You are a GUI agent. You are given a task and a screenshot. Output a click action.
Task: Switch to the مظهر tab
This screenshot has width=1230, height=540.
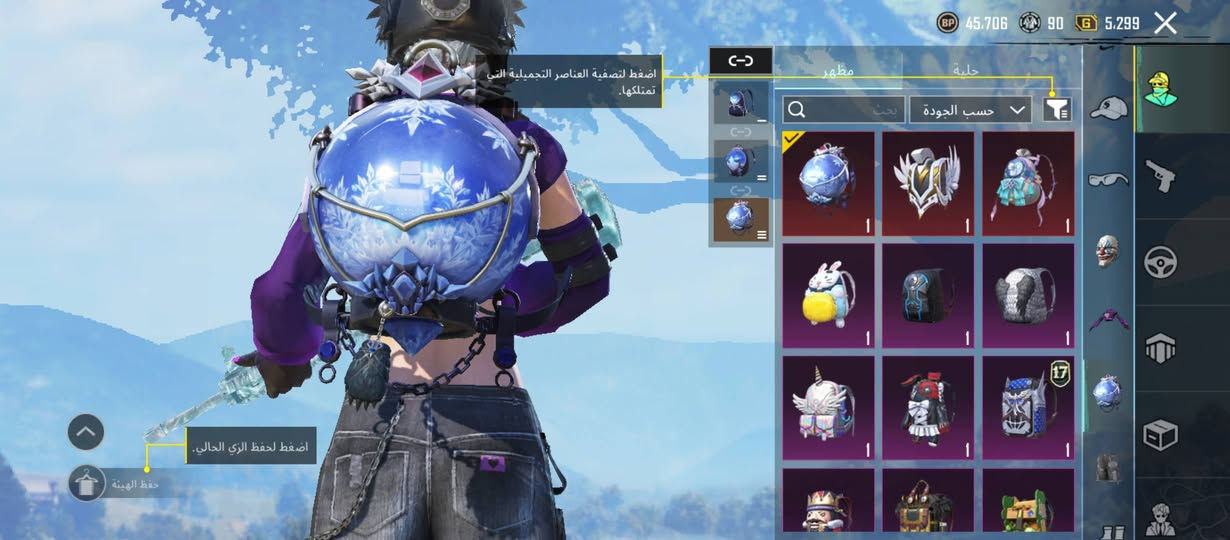tap(838, 71)
